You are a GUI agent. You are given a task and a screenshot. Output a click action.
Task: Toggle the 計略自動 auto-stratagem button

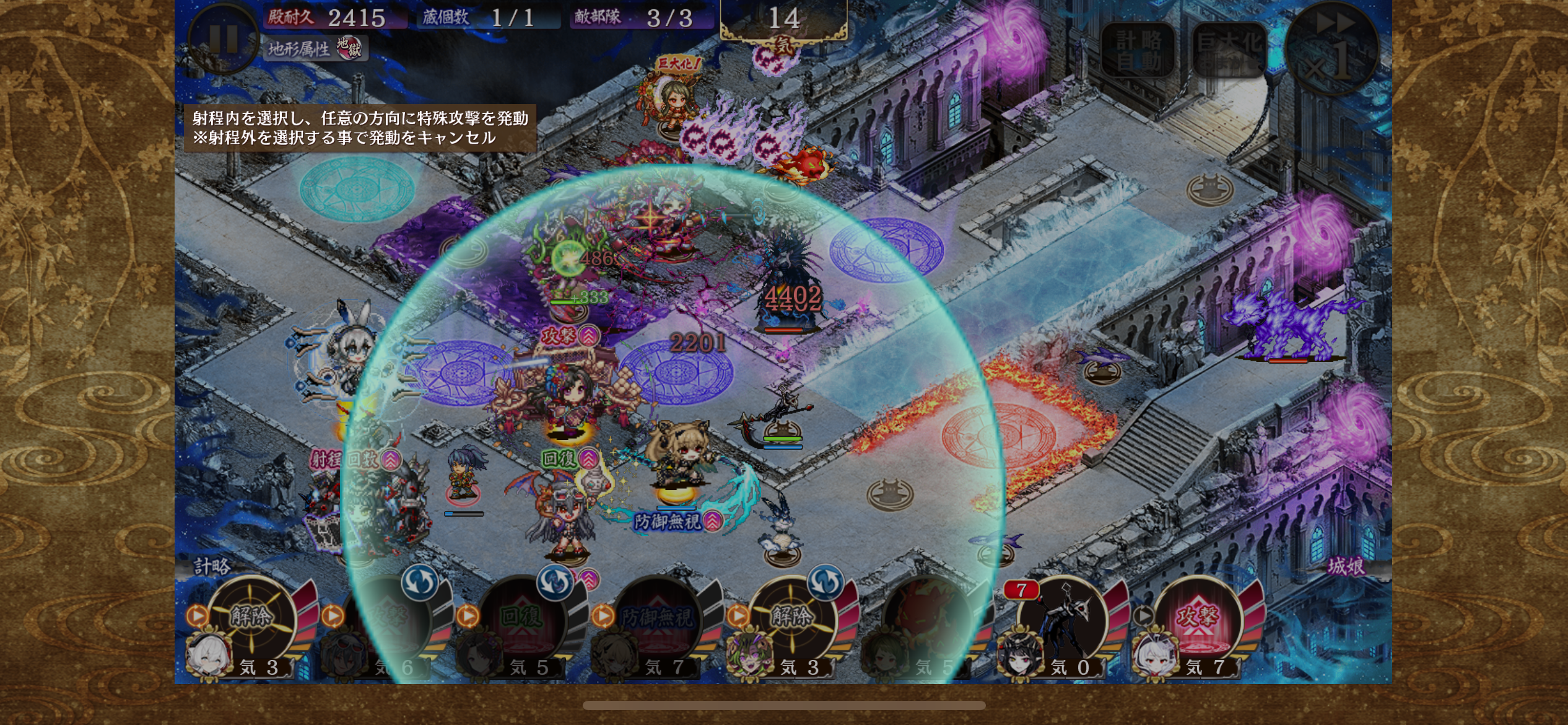1138,51
